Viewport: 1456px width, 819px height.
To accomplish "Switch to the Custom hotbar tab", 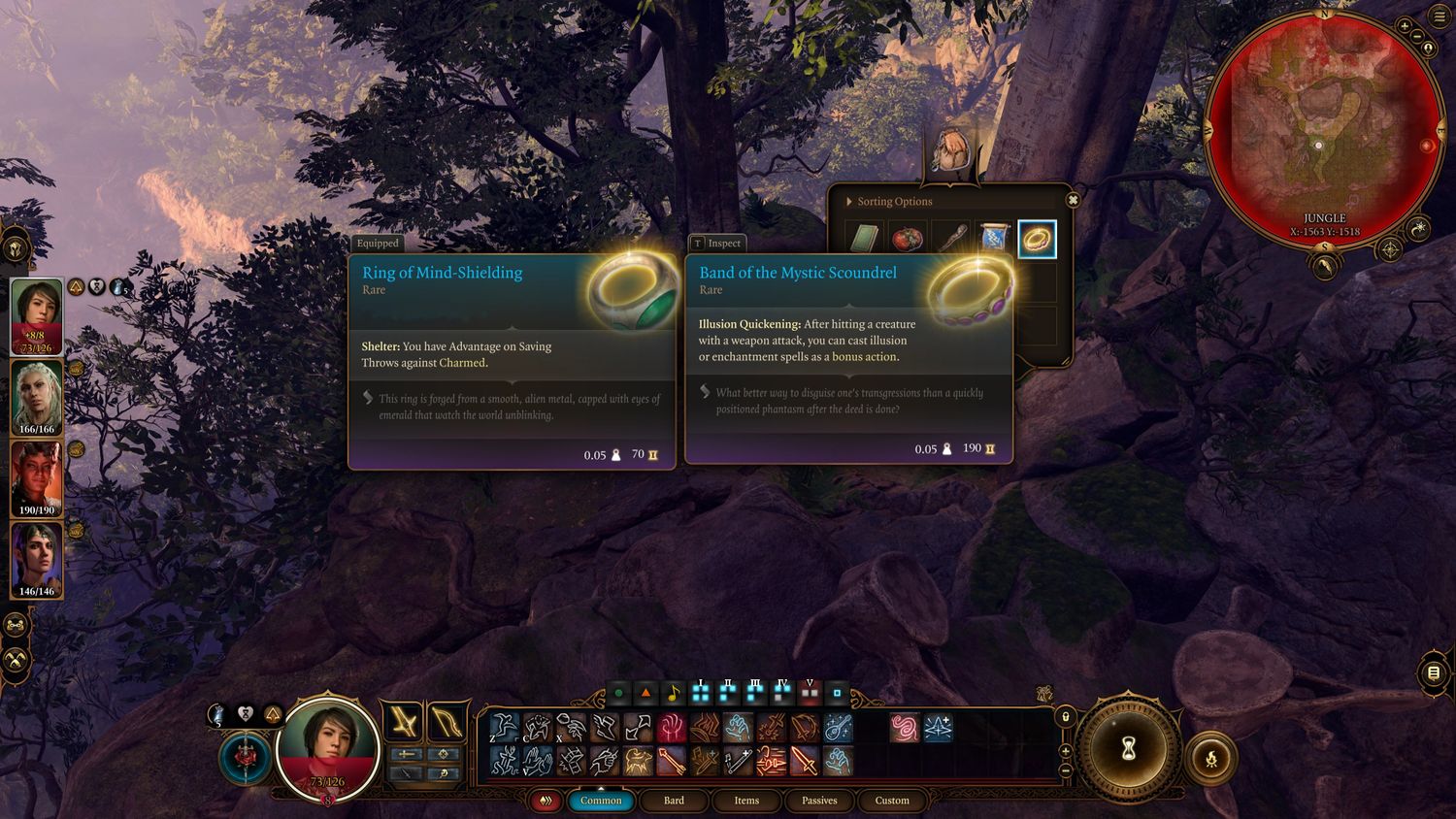I will click(x=892, y=801).
